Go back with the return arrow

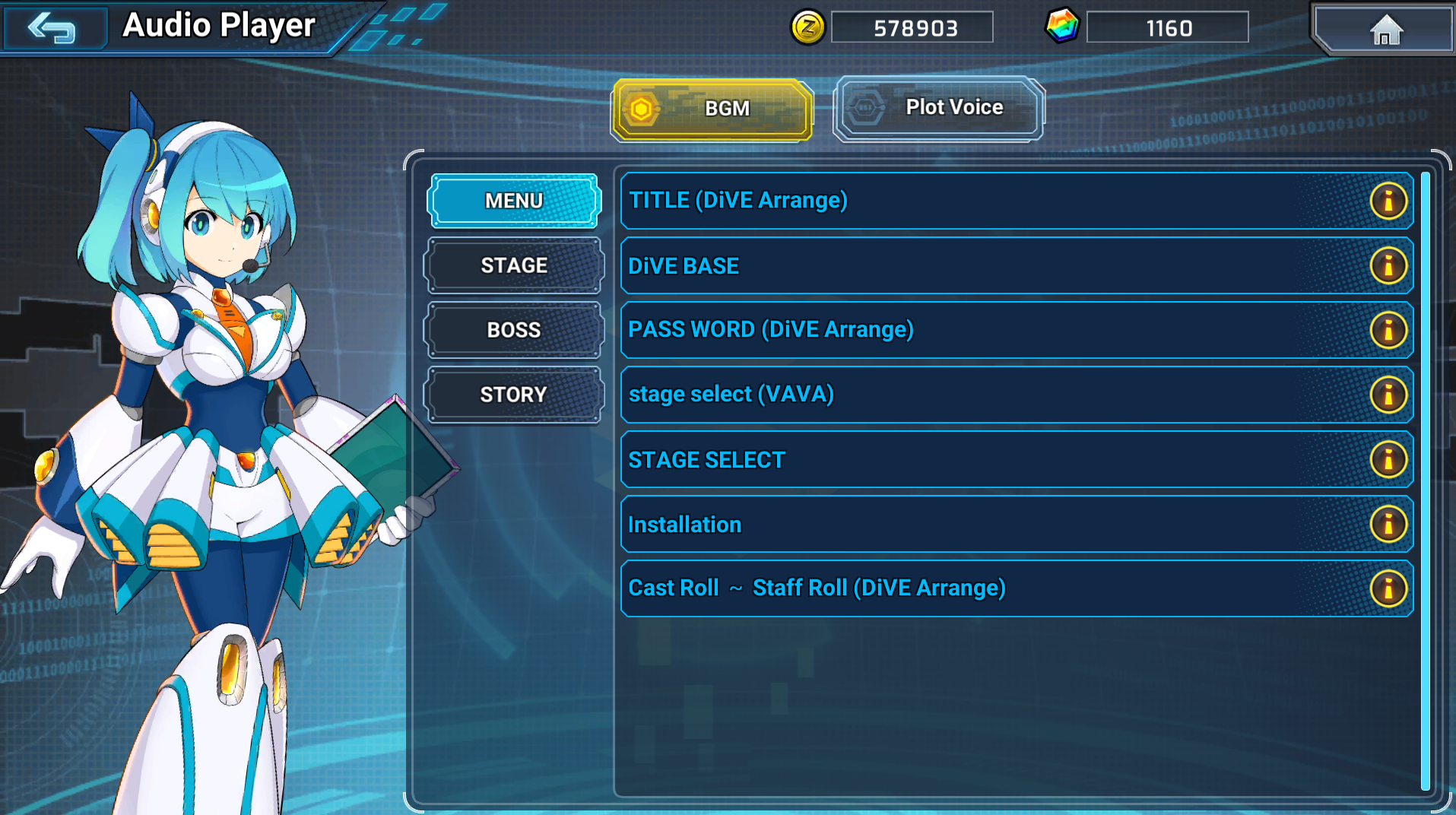(x=54, y=27)
